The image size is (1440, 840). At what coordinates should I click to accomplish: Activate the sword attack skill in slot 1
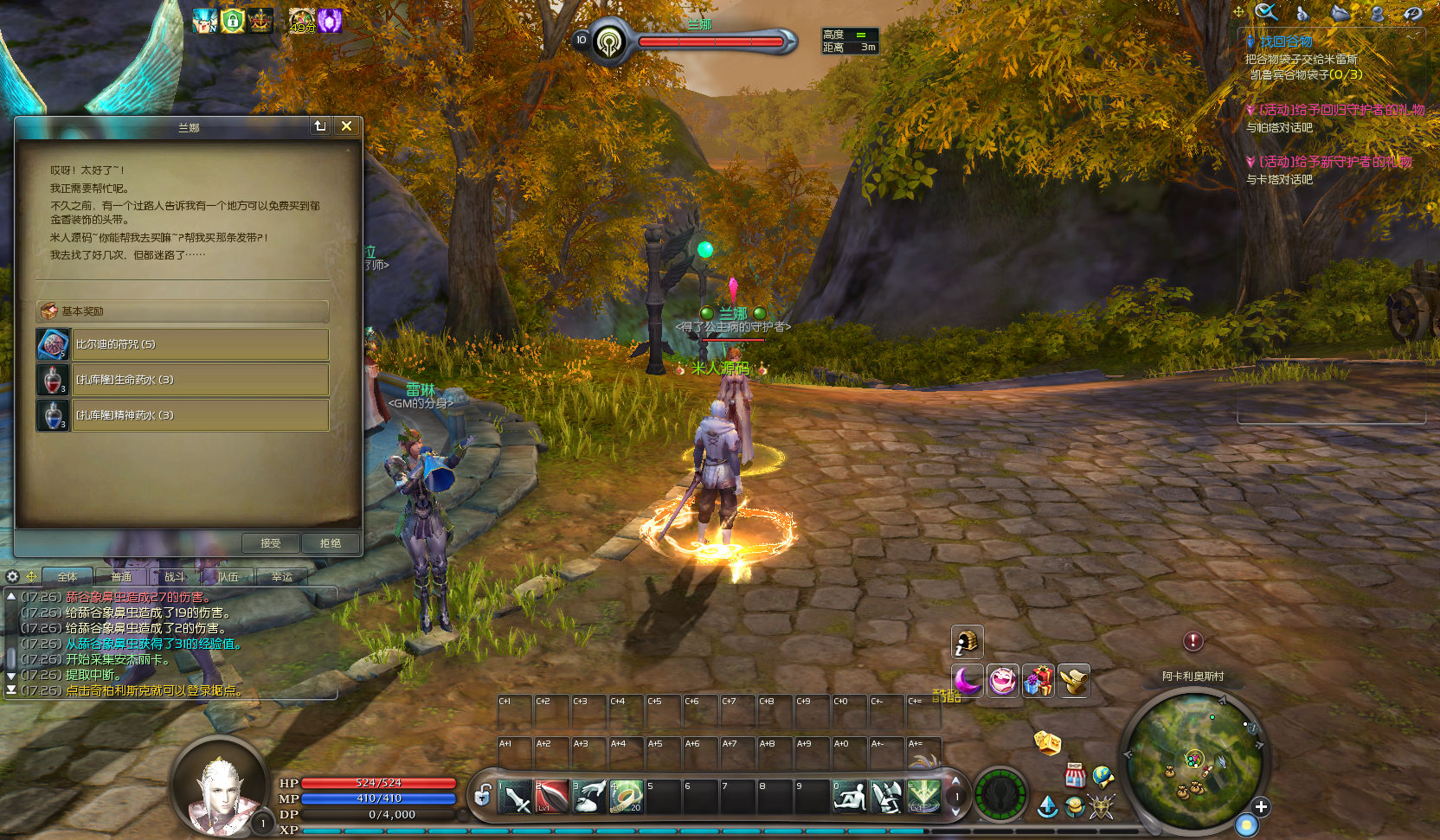coord(515,797)
